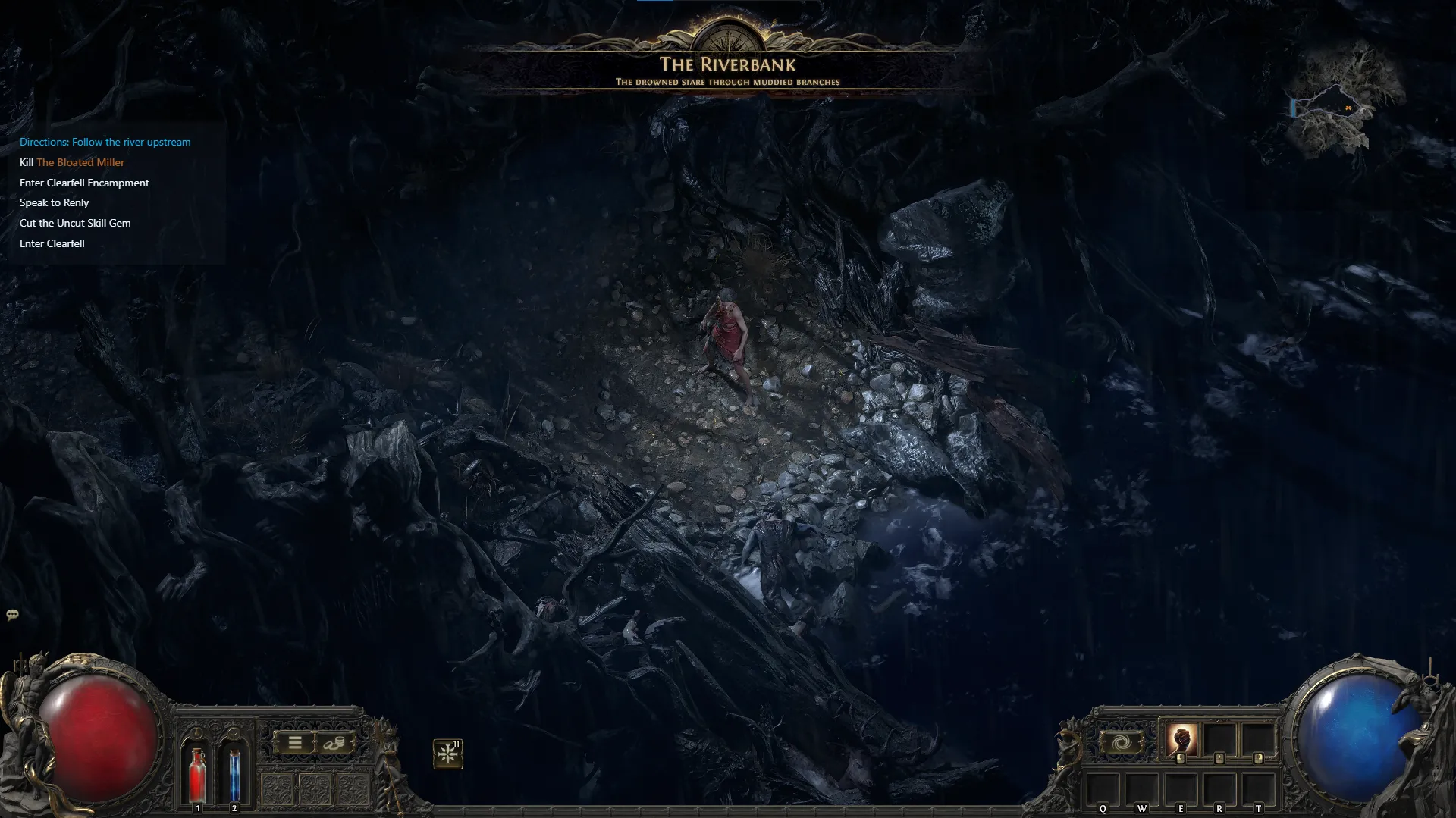Image resolution: width=1456 pixels, height=818 pixels.
Task: Select the 'Speak to Renly' objective
Action: coord(54,202)
